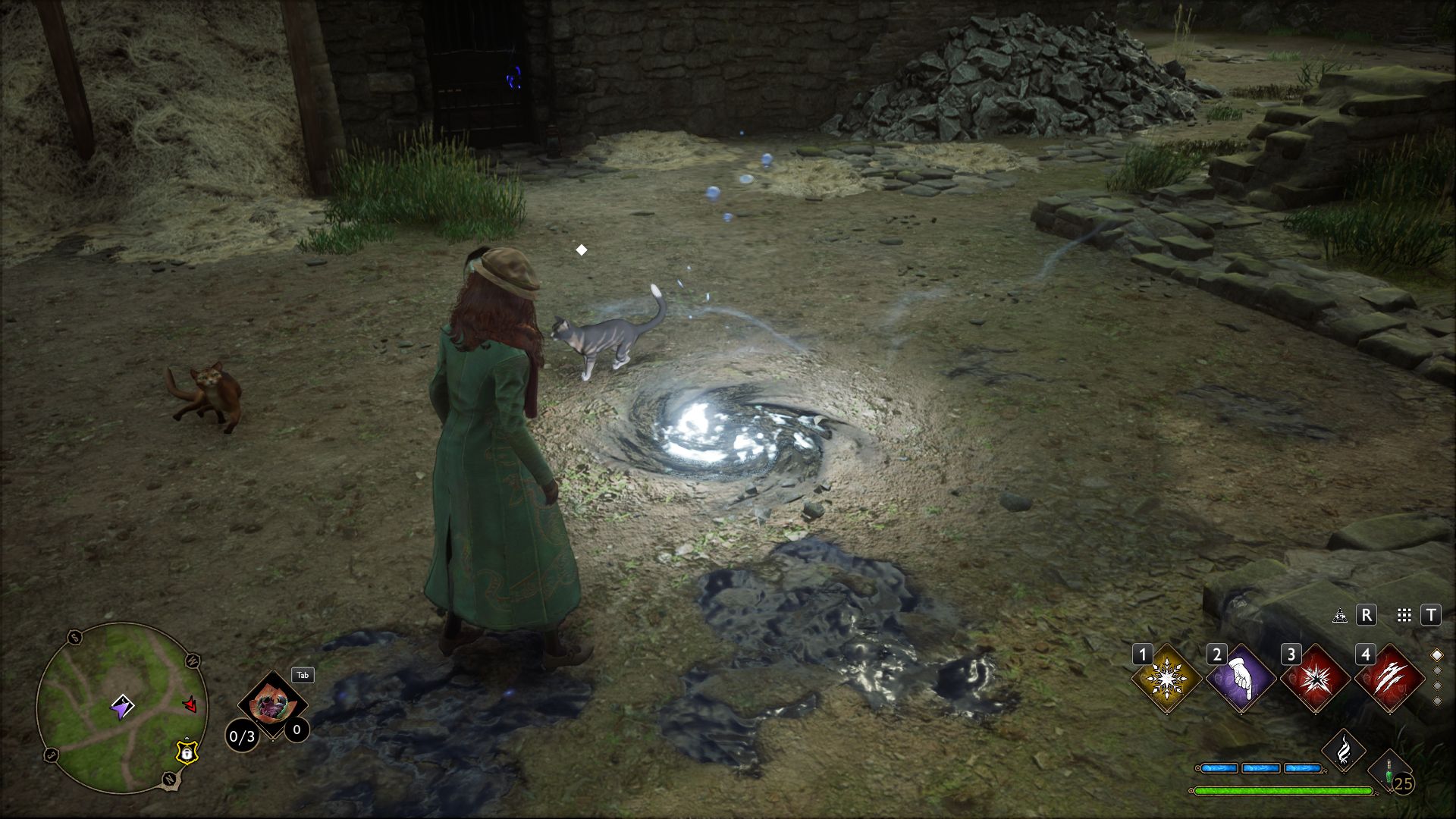Open the tool menu via the Tab prompt
Image resolution: width=1456 pixels, height=819 pixels.
pyautogui.click(x=302, y=675)
